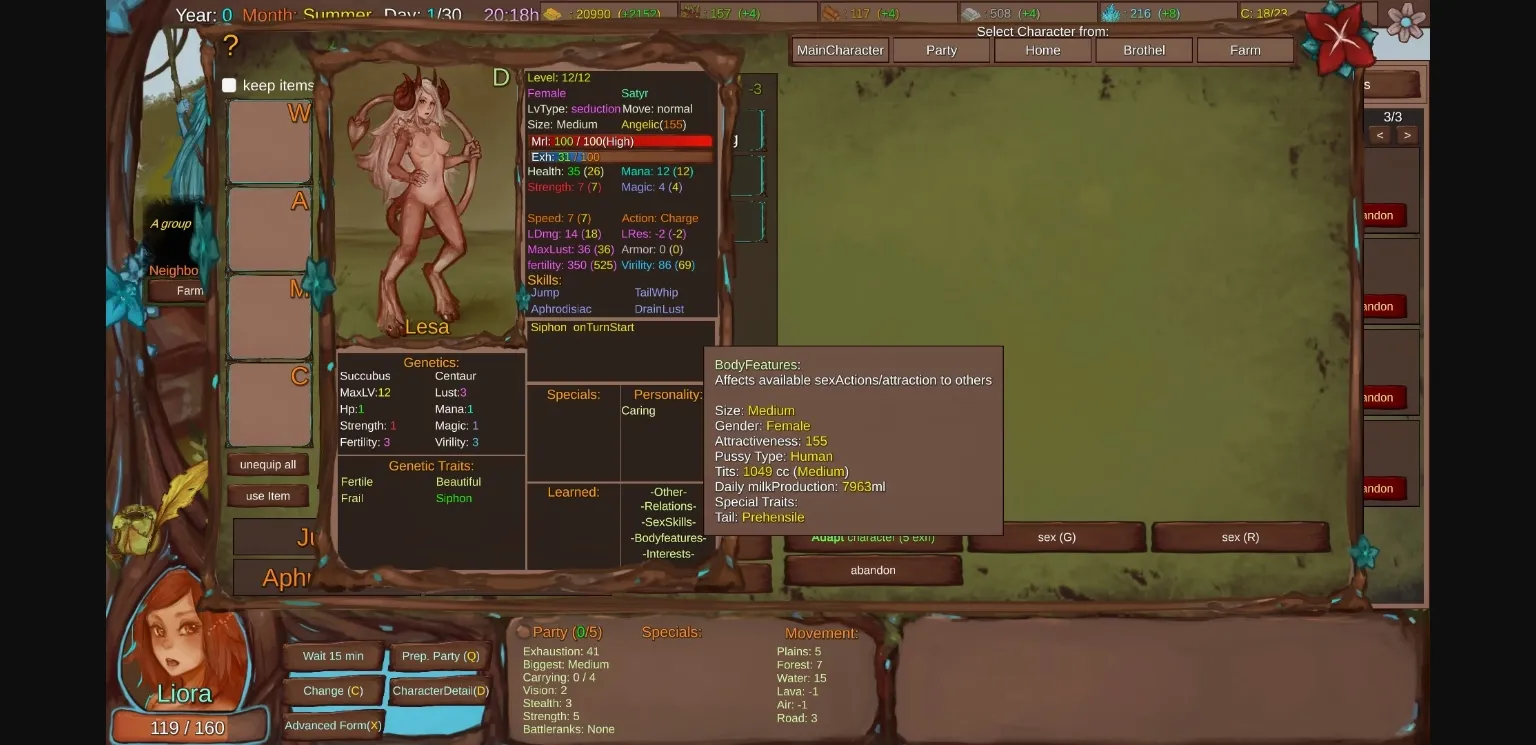
Task: Expand the -Bodyfeatures- category
Action: 667,538
